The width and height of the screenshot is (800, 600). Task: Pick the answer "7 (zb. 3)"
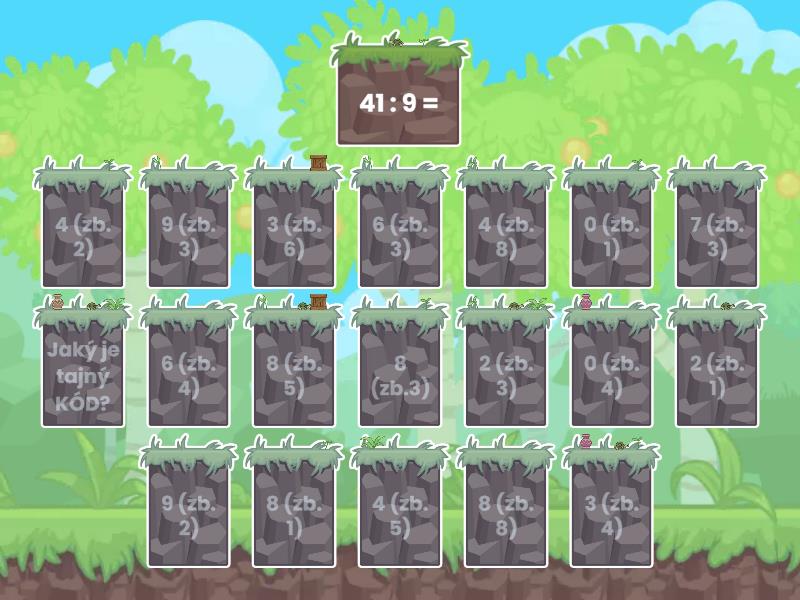point(717,236)
